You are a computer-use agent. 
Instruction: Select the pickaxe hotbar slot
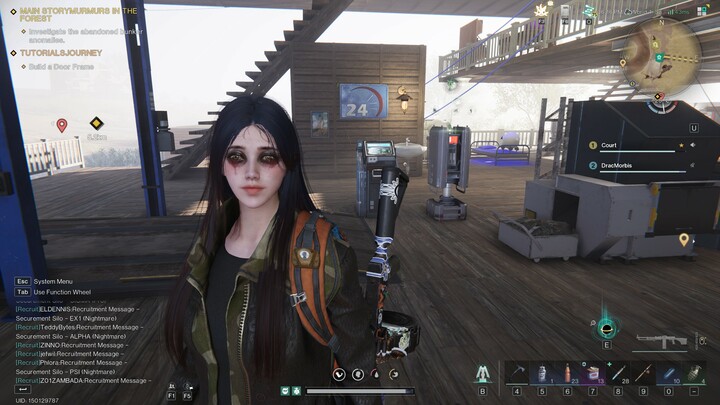(x=516, y=373)
